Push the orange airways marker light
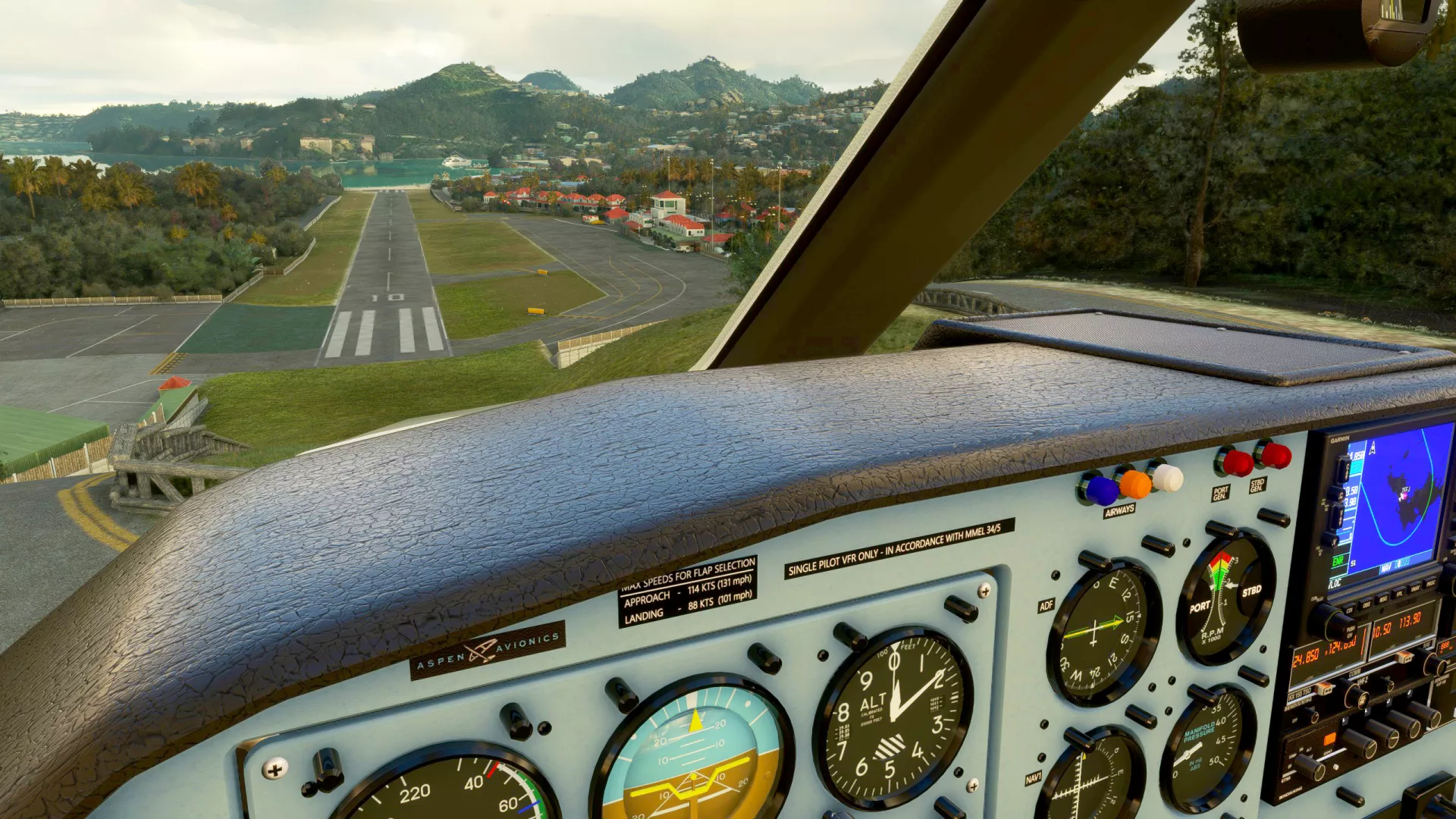 (1134, 484)
